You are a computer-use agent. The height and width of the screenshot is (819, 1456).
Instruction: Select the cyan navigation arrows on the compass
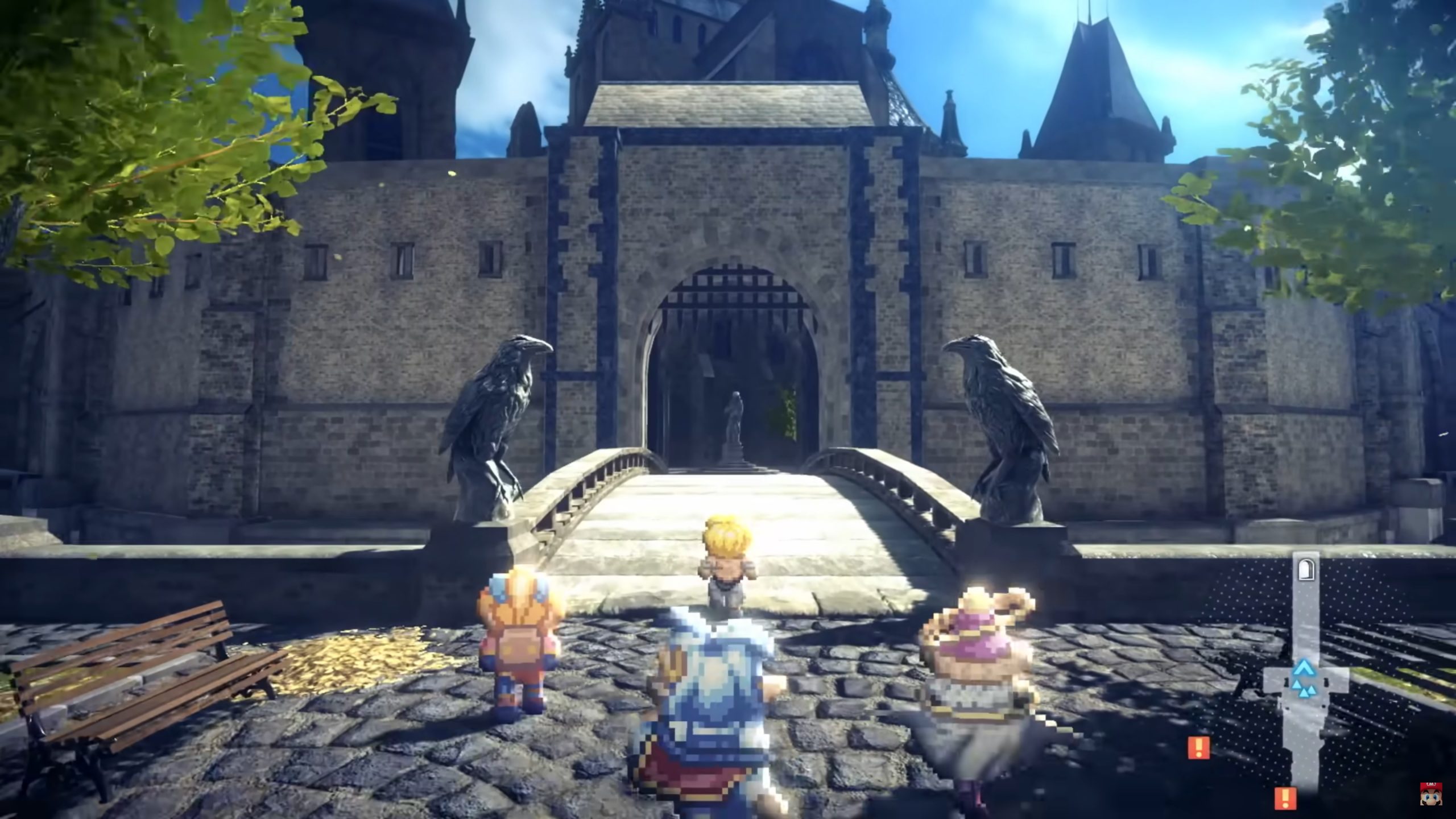[1304, 680]
